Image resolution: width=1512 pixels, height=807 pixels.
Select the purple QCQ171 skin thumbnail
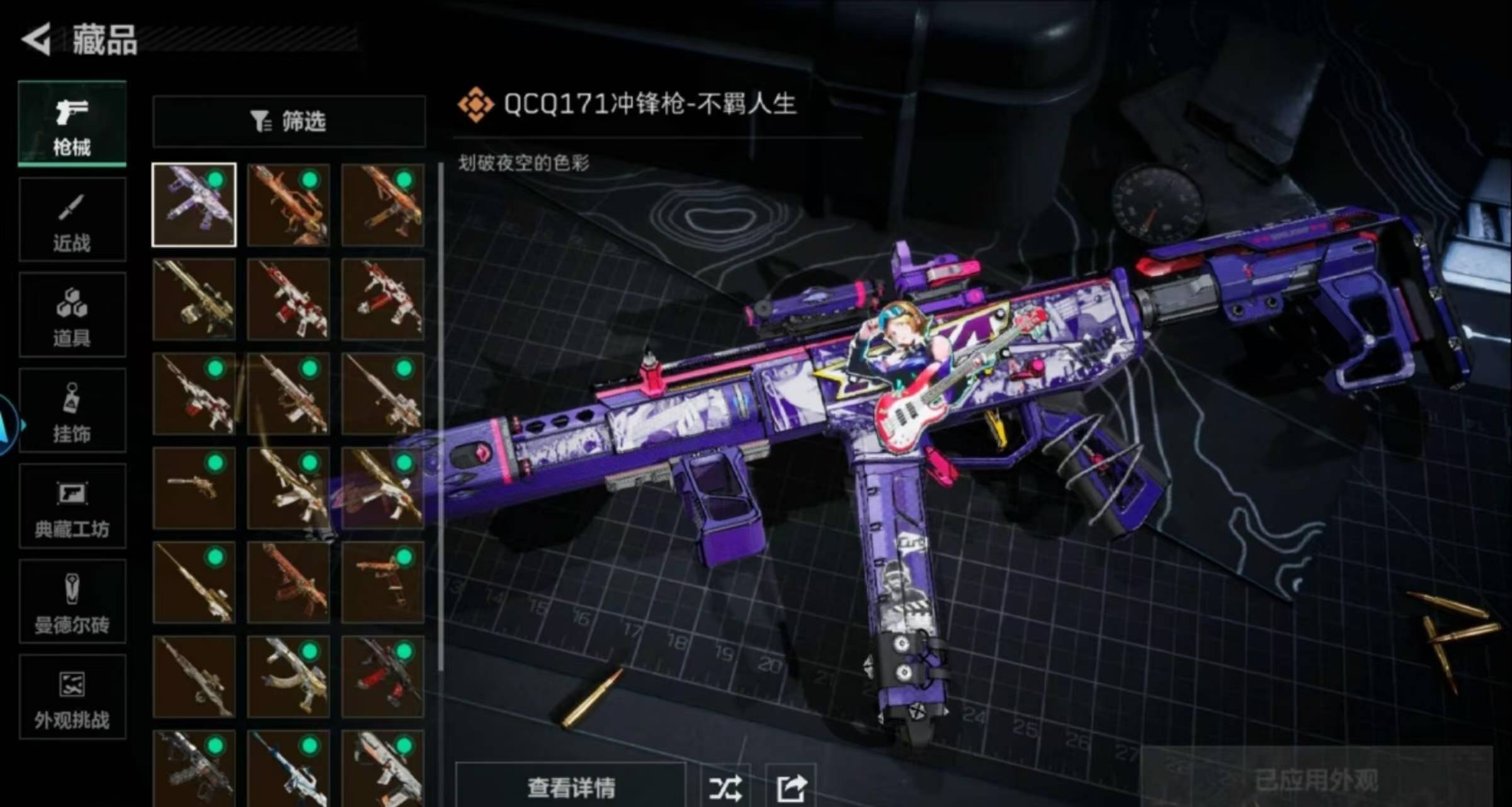(x=194, y=205)
